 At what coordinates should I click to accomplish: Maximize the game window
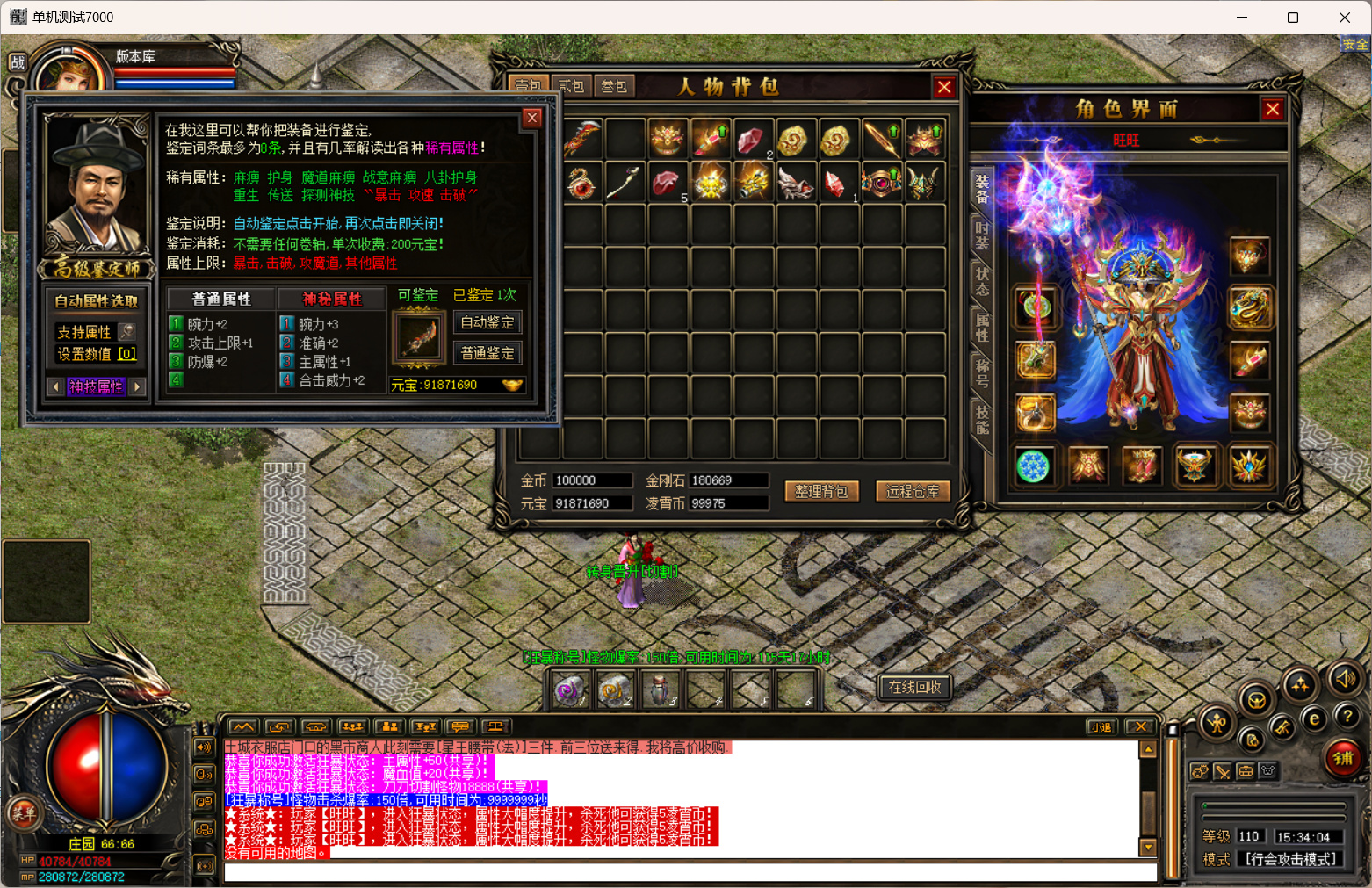point(1292,18)
